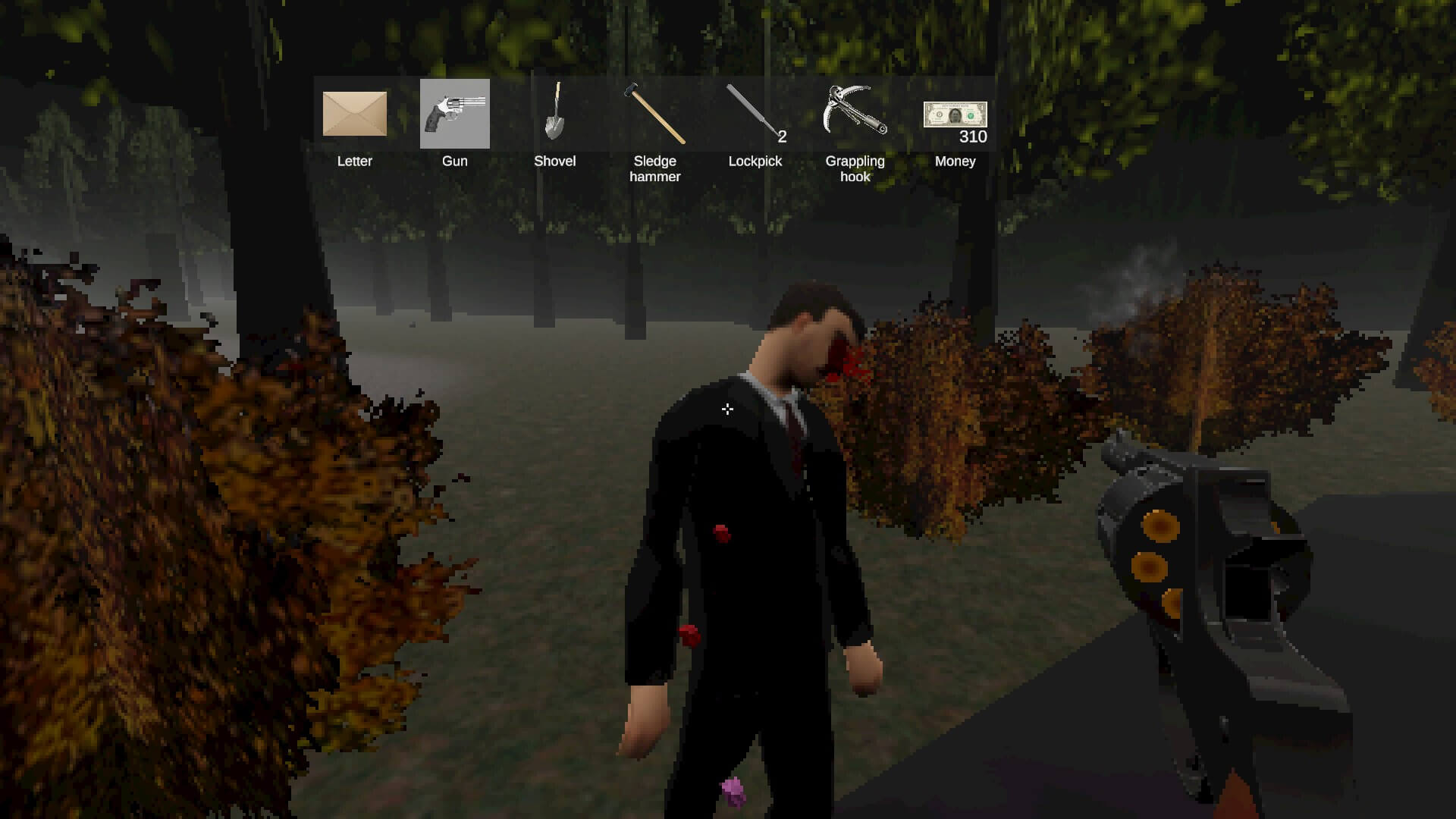Equip the Shovel
1456x819 pixels.
point(556,114)
